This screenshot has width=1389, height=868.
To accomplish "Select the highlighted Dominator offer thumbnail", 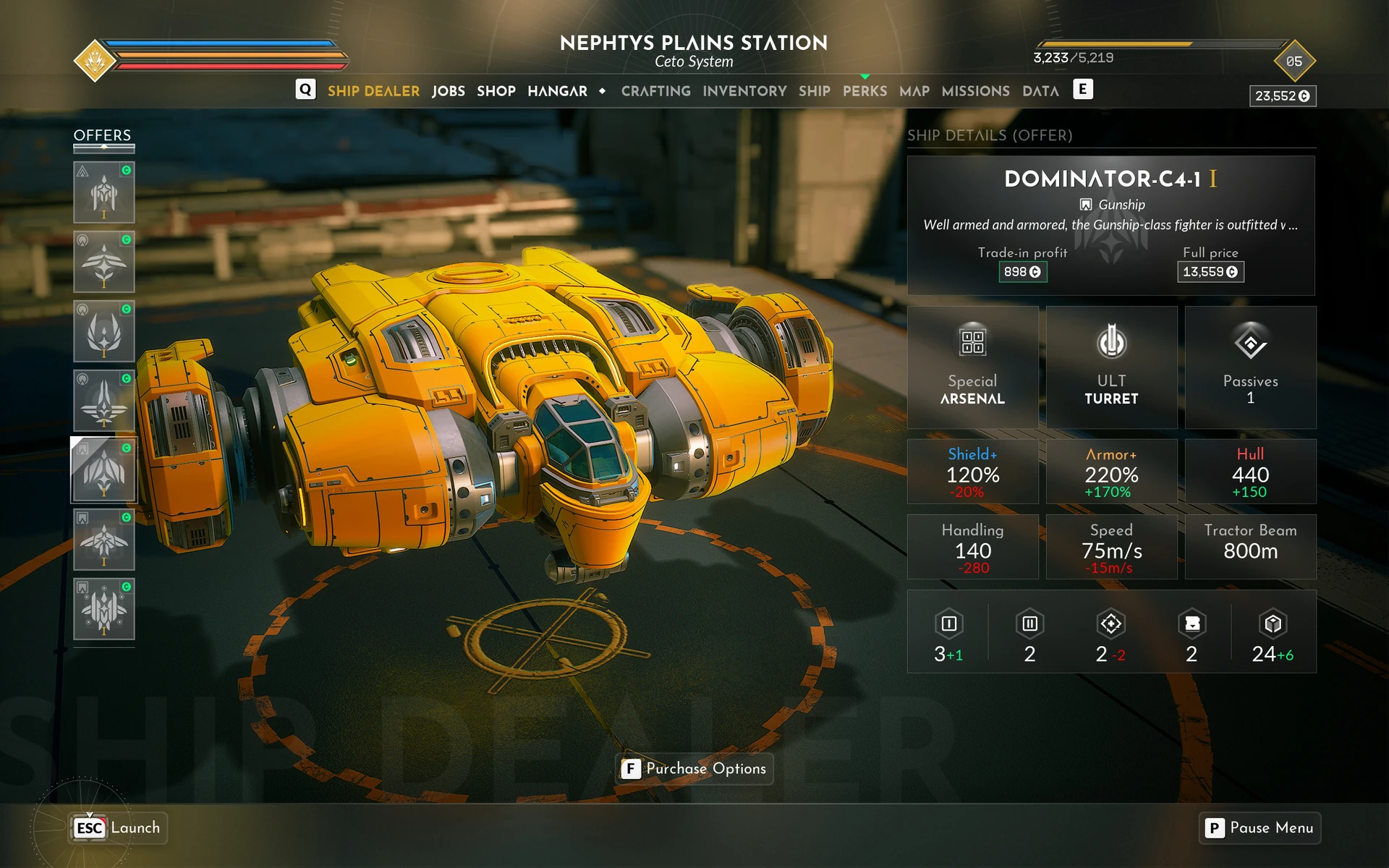I will [103, 470].
